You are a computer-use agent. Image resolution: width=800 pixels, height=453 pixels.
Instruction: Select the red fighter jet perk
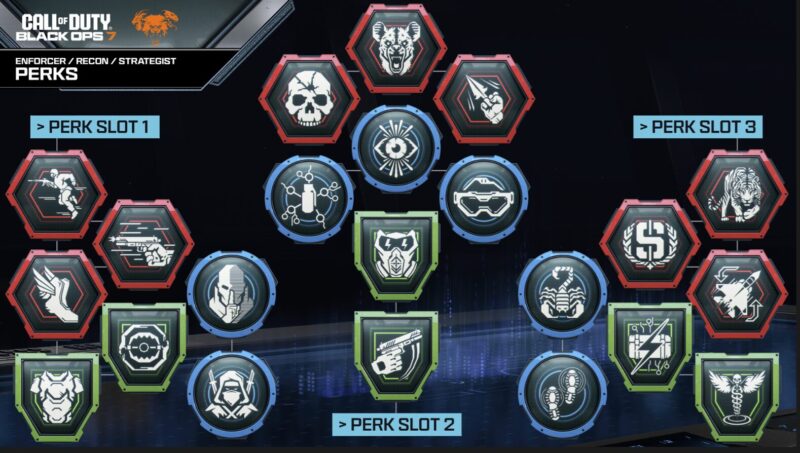(x=736, y=293)
